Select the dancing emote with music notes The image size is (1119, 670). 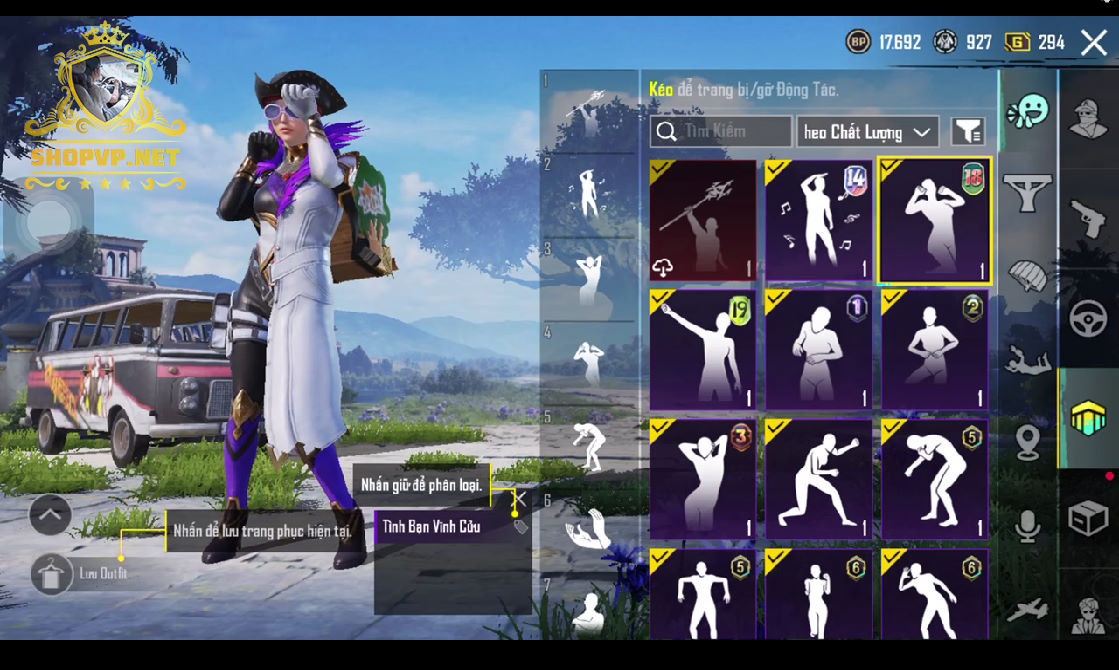(x=818, y=220)
